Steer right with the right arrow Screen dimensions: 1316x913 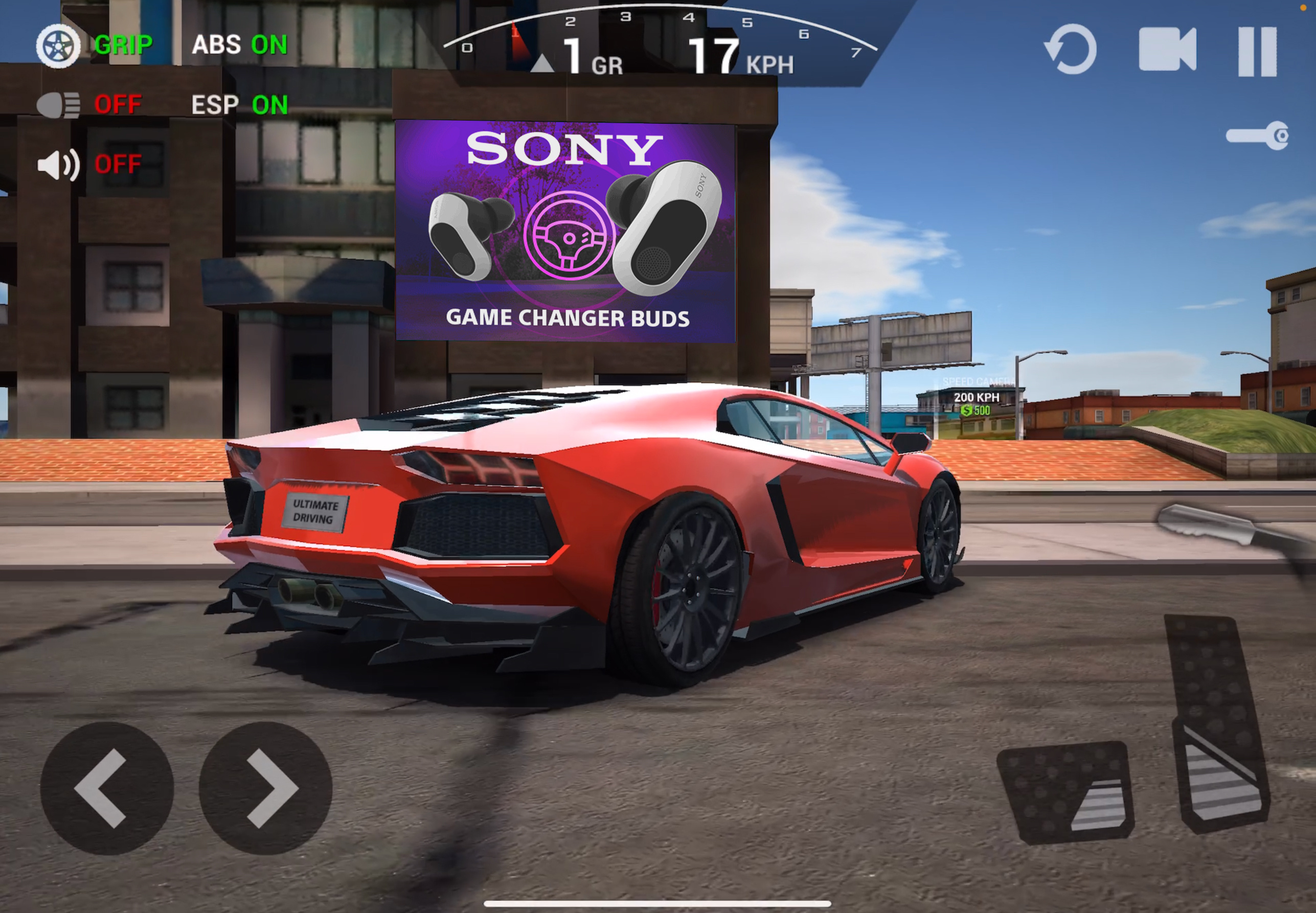(265, 788)
